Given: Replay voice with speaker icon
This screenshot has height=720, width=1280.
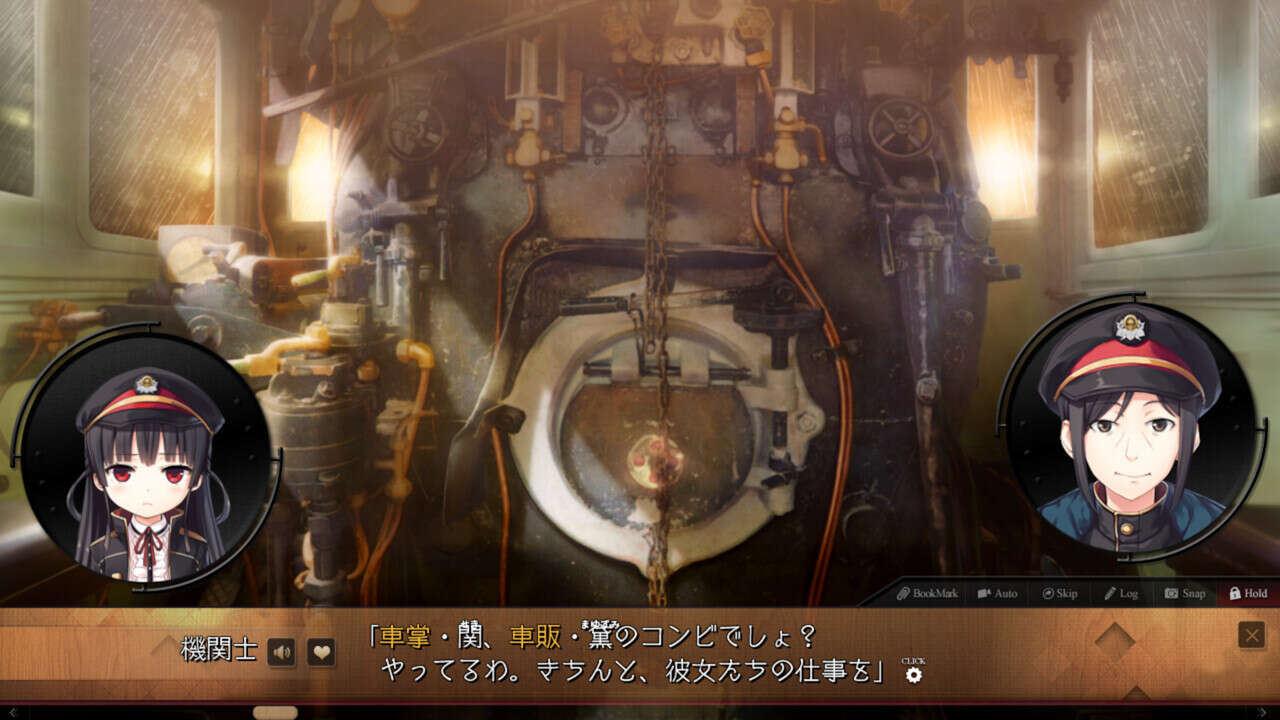Looking at the screenshot, I should 282,653.
